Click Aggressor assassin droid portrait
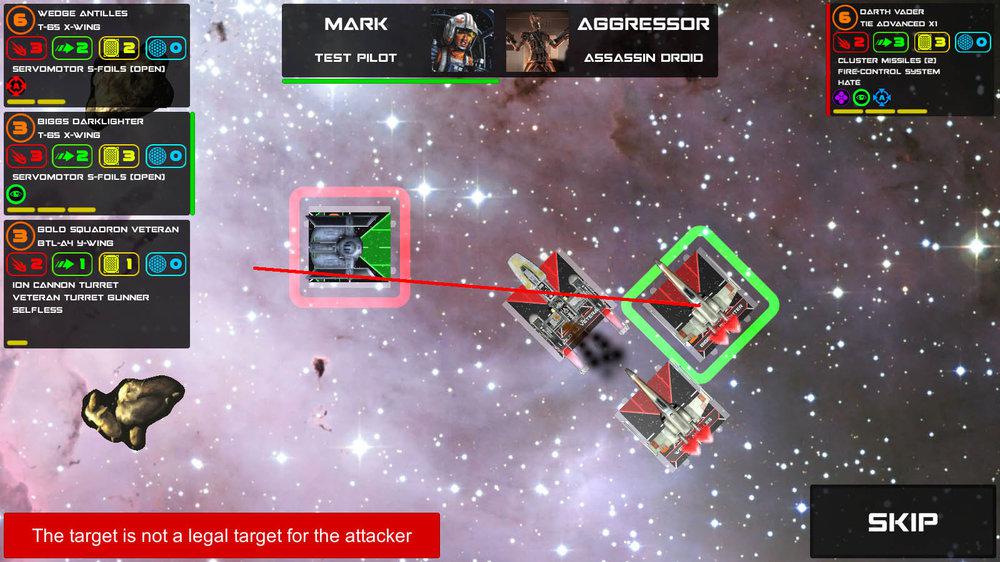 (537, 40)
